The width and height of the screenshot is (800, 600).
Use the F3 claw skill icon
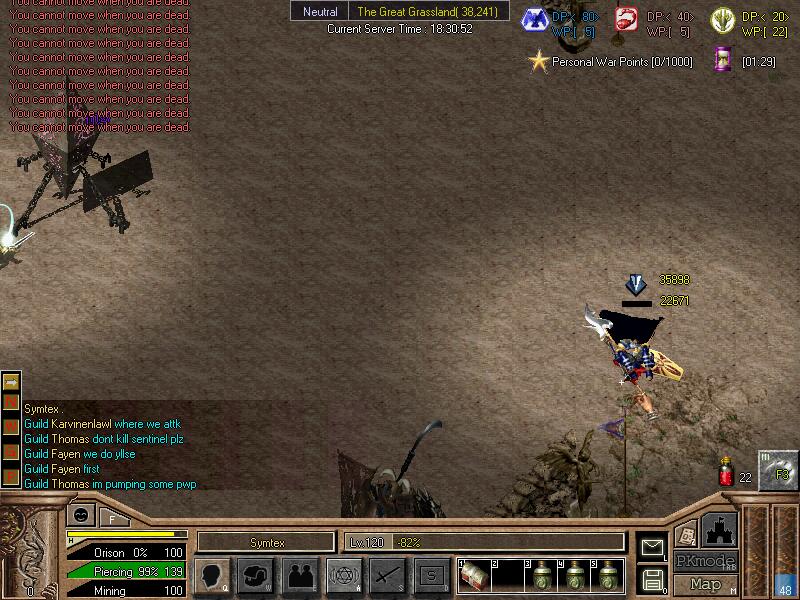tap(777, 471)
